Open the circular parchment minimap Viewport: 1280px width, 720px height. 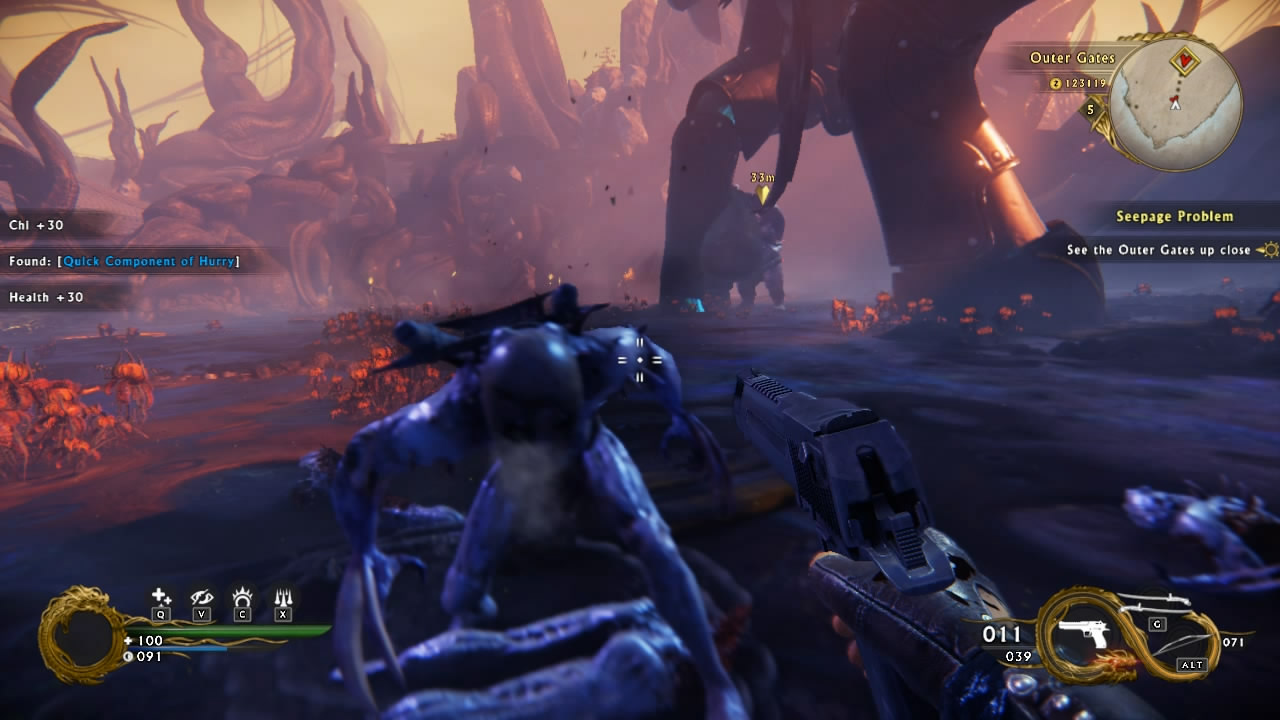click(x=1175, y=105)
